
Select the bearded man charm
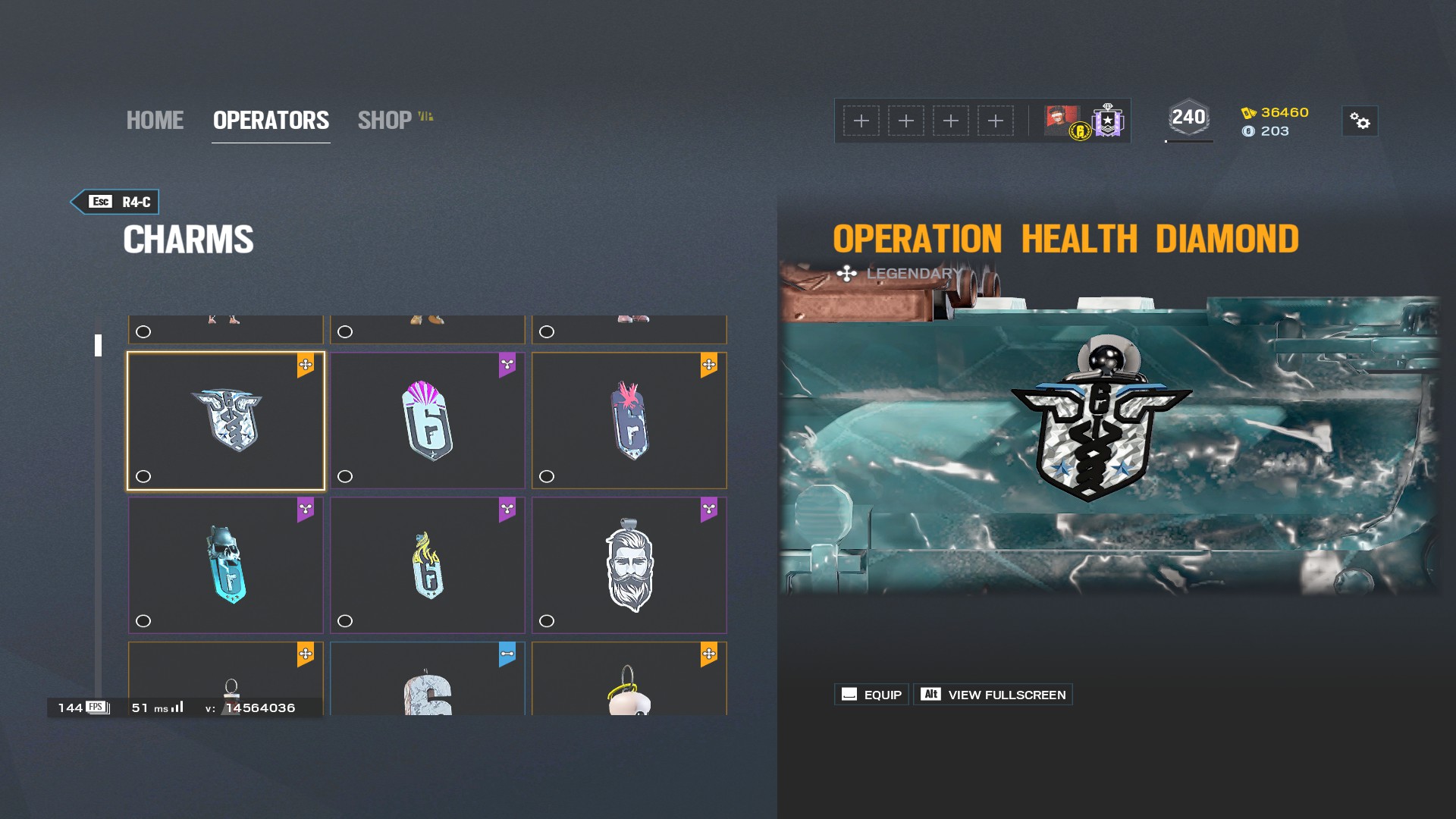pos(629,565)
